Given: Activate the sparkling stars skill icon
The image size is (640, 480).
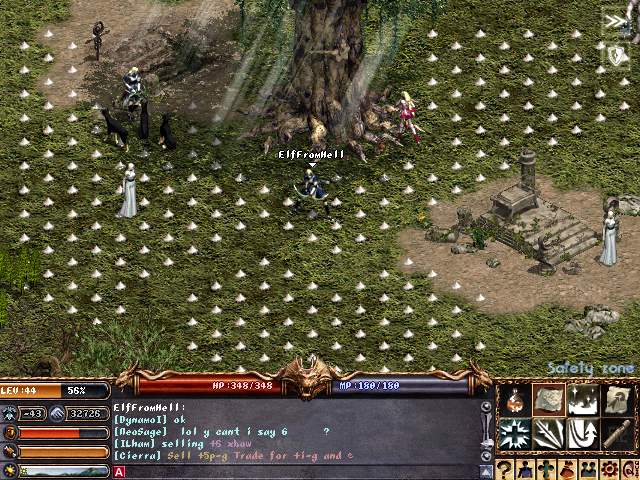Looking at the screenshot, I should [582, 401].
